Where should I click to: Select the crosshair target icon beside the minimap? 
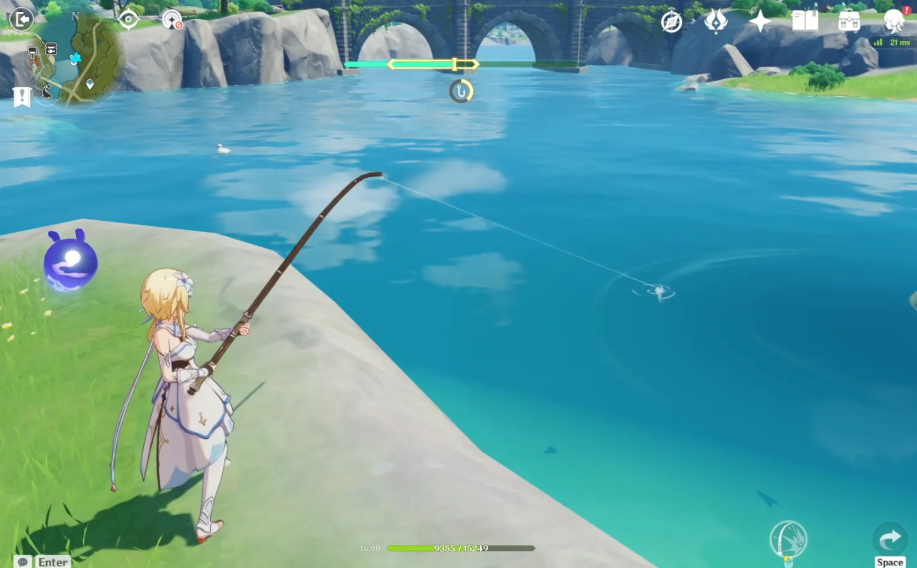point(129,19)
